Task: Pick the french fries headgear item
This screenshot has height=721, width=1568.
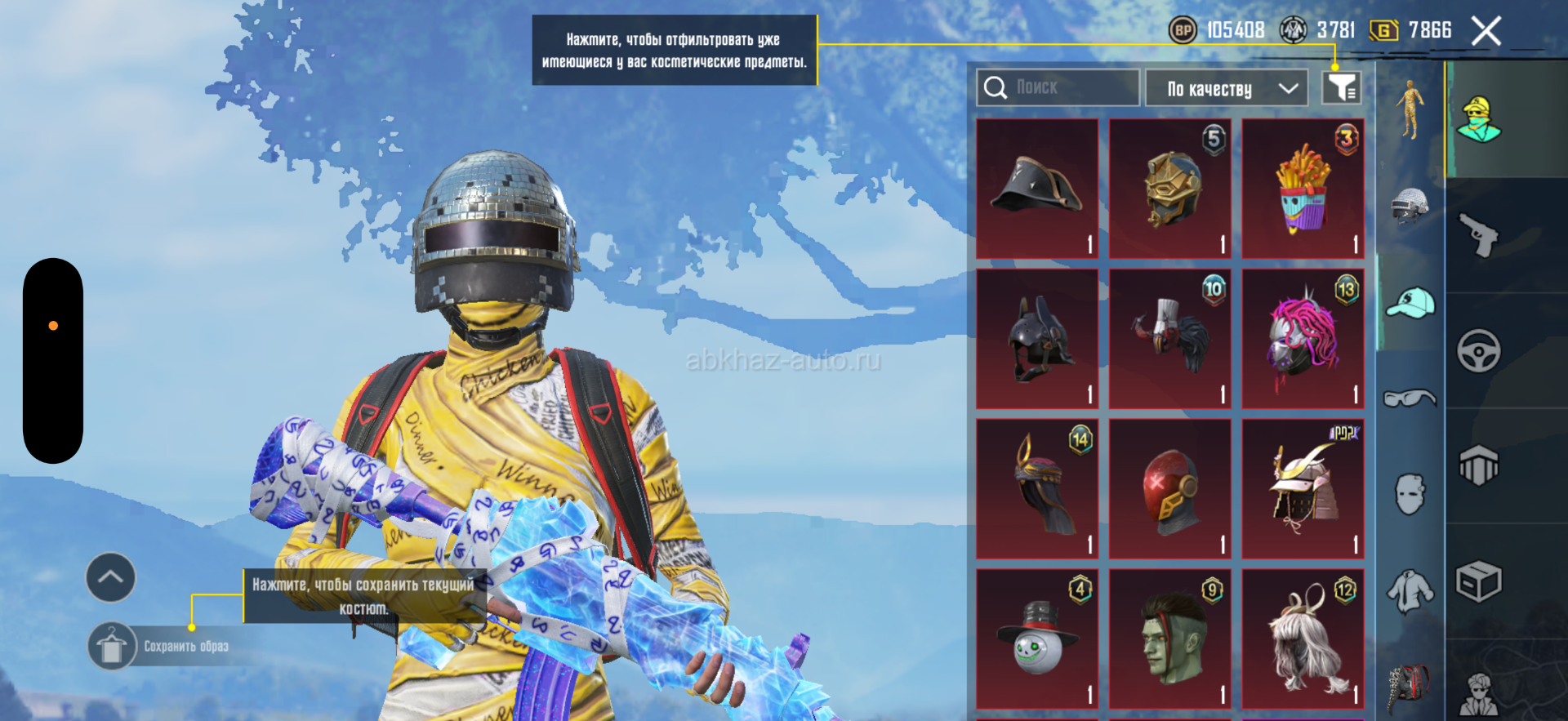Action: pyautogui.click(x=1303, y=189)
